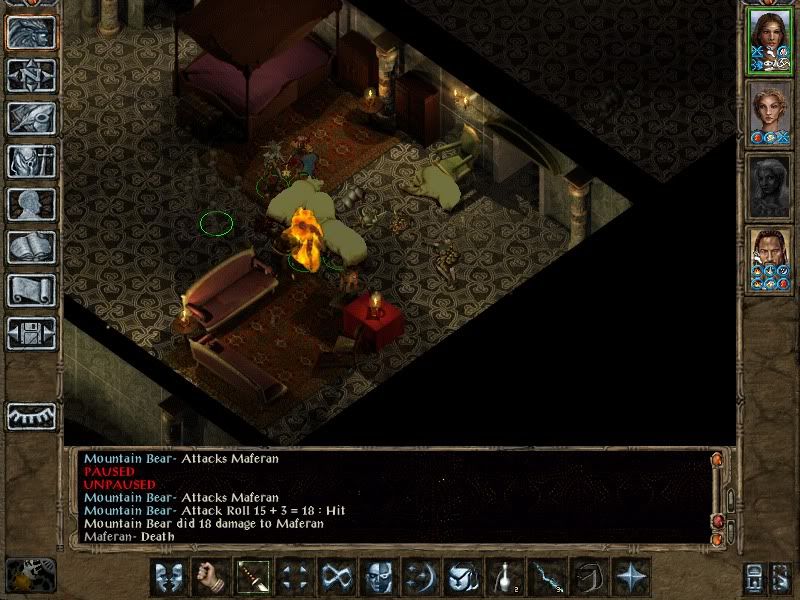Image resolution: width=800 pixels, height=600 pixels.
Task: Open special abilities with the star icon
Action: (630, 576)
